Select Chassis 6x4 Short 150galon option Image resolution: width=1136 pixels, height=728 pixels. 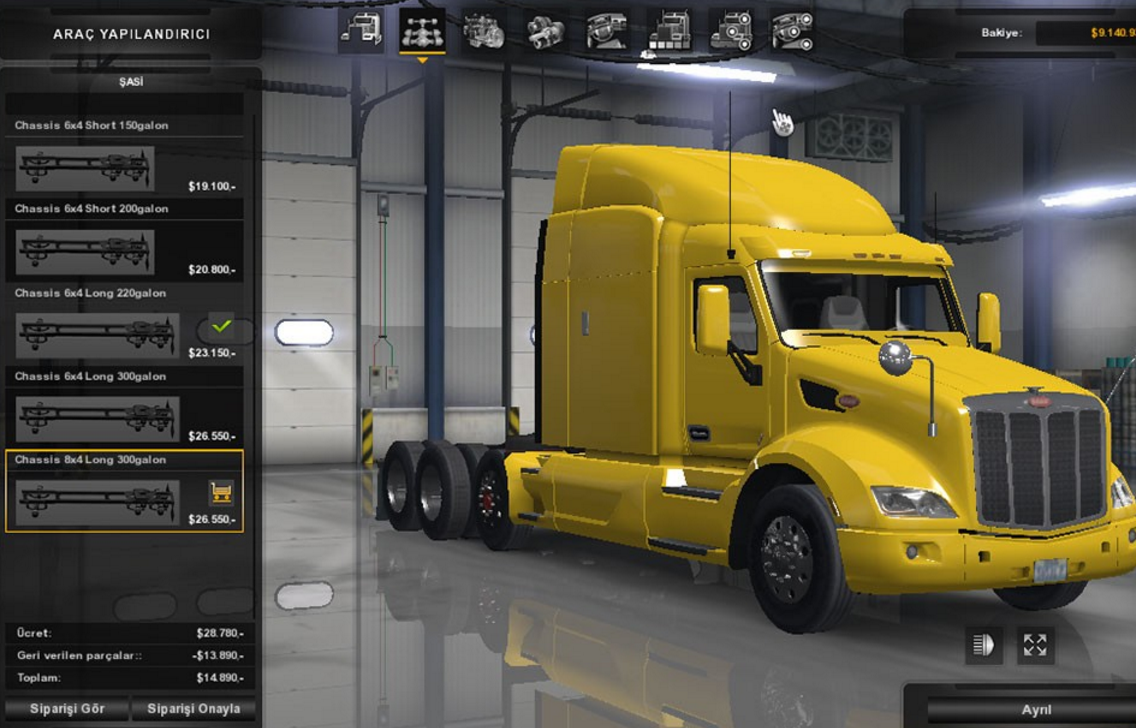pyautogui.click(x=85, y=168)
